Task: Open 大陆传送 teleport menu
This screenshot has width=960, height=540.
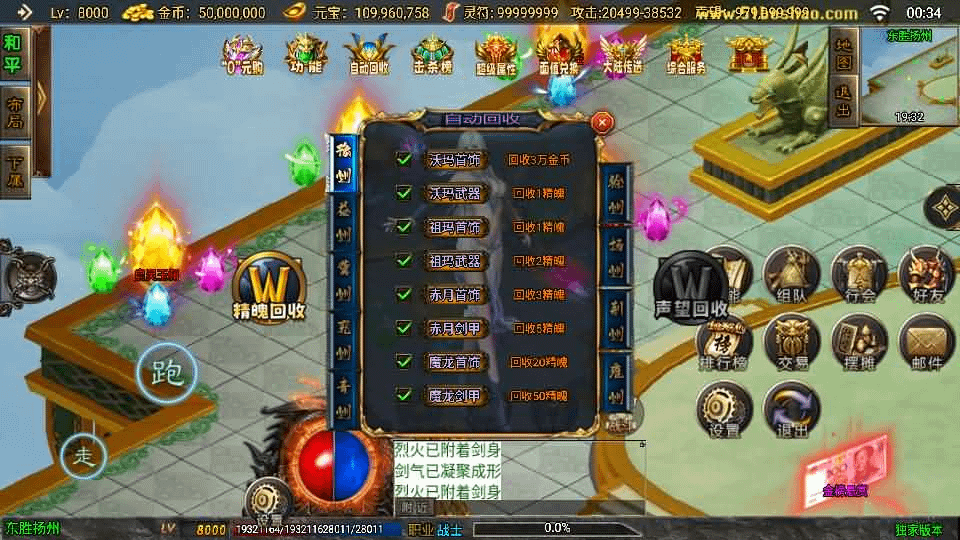Action: tap(622, 53)
